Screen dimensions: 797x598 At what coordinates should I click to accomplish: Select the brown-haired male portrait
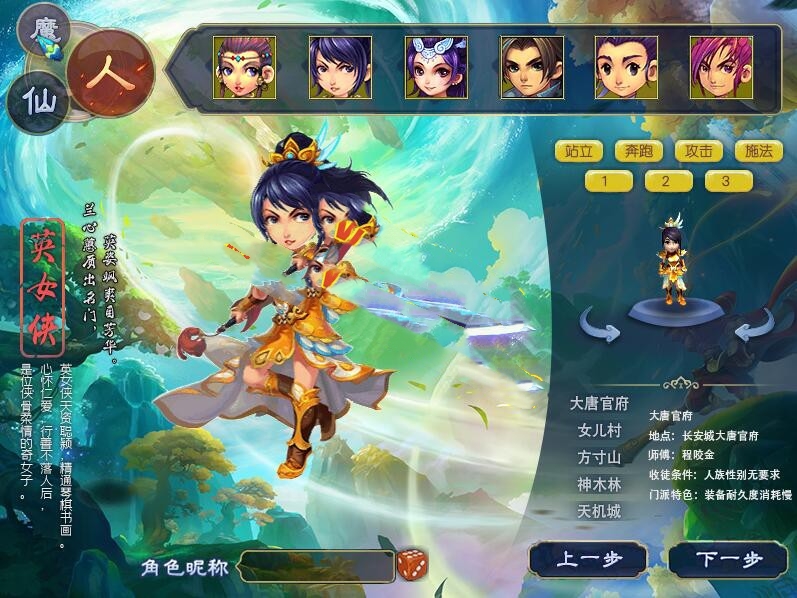coord(532,67)
